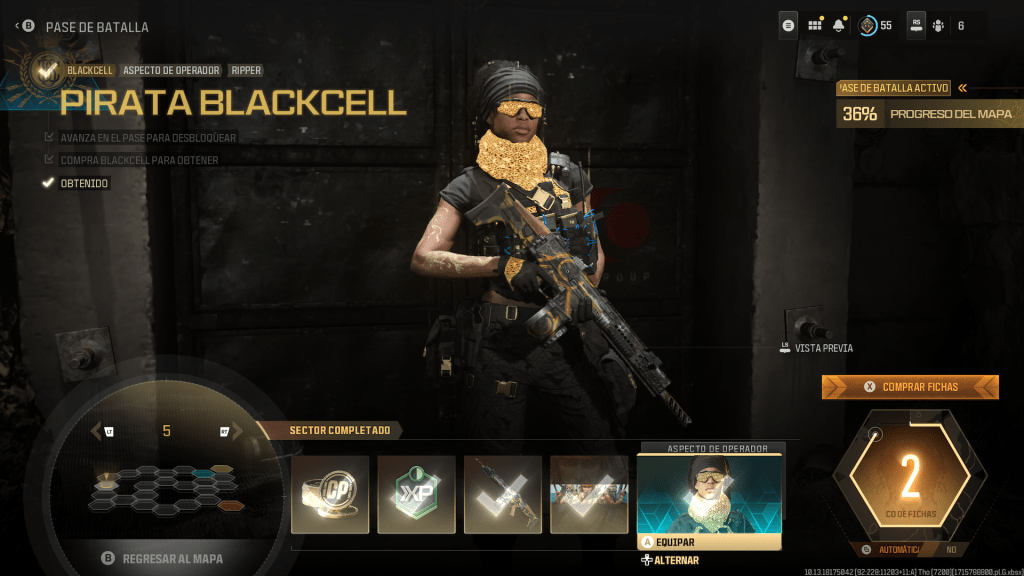The image size is (1024, 576).
Task: Open the Vista Previa preview
Action: (x=816, y=348)
